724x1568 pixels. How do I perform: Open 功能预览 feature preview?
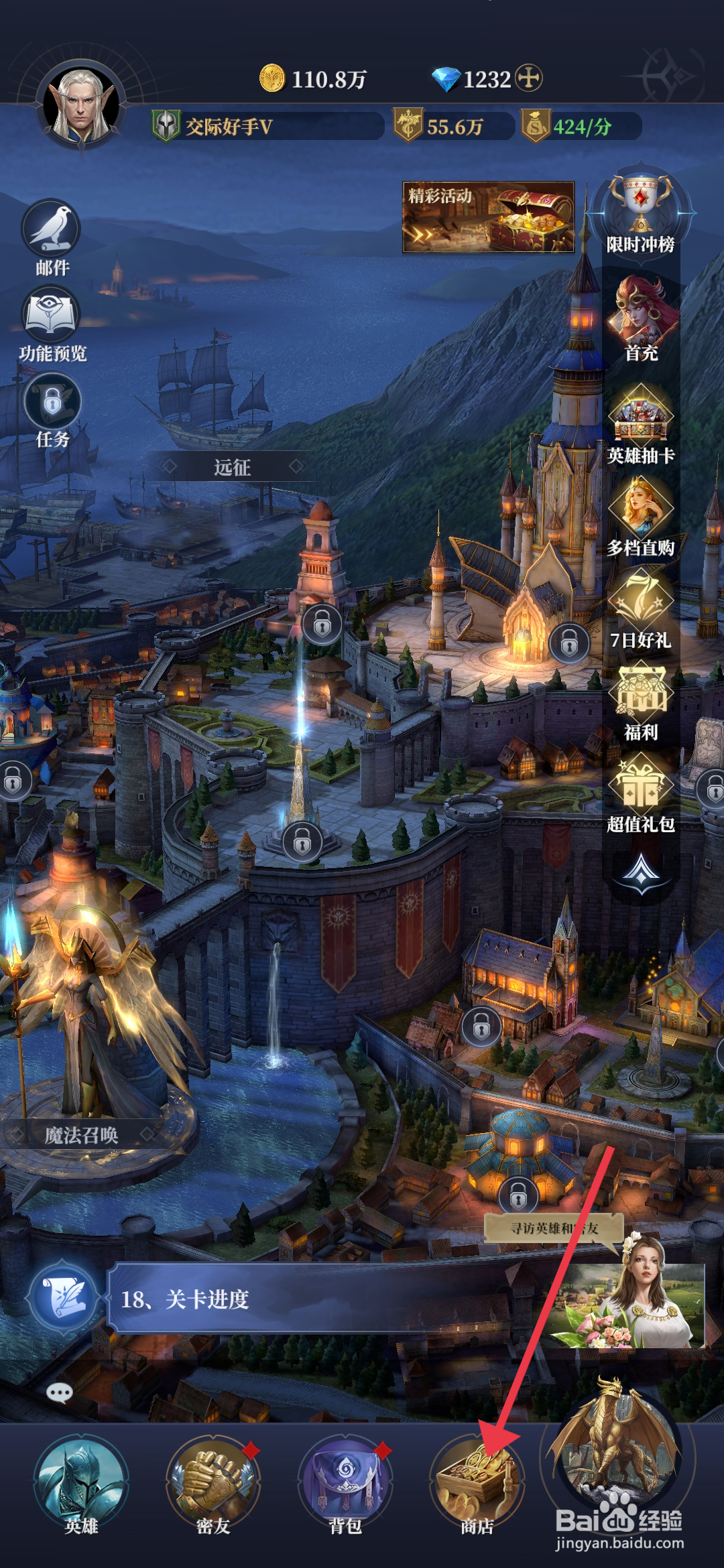pyautogui.click(x=52, y=318)
